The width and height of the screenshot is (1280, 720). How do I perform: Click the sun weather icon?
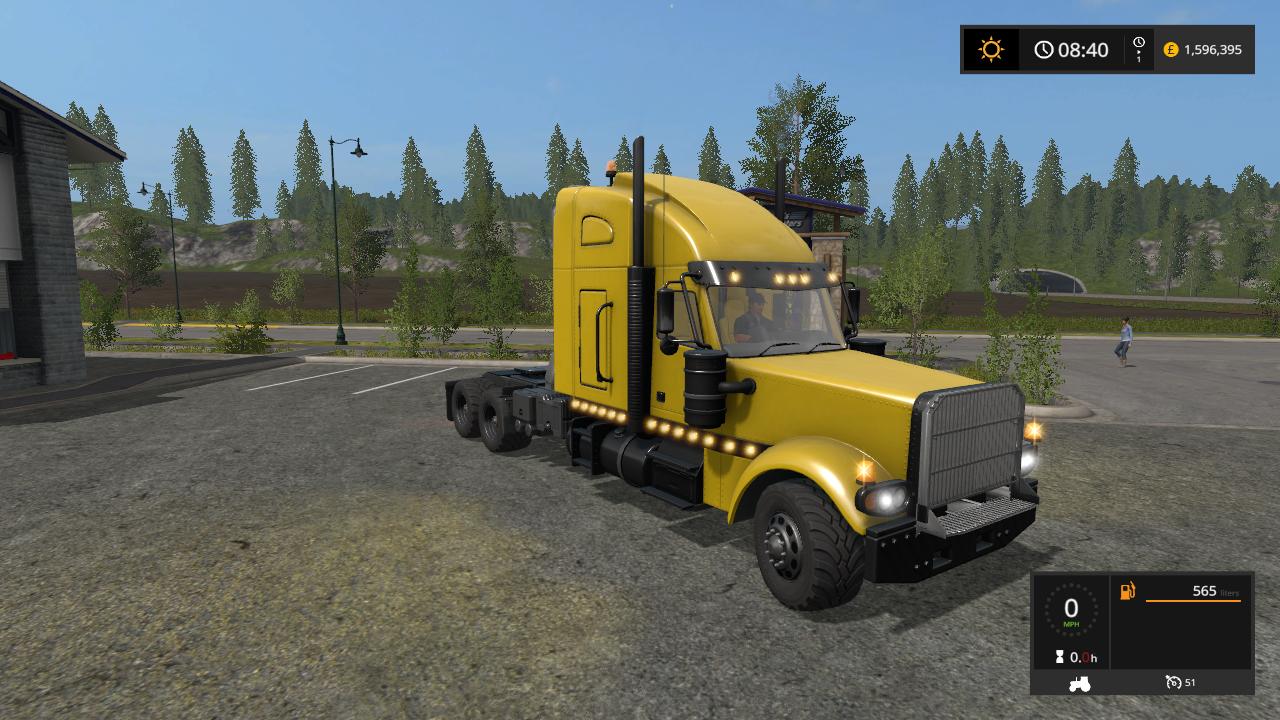point(989,49)
